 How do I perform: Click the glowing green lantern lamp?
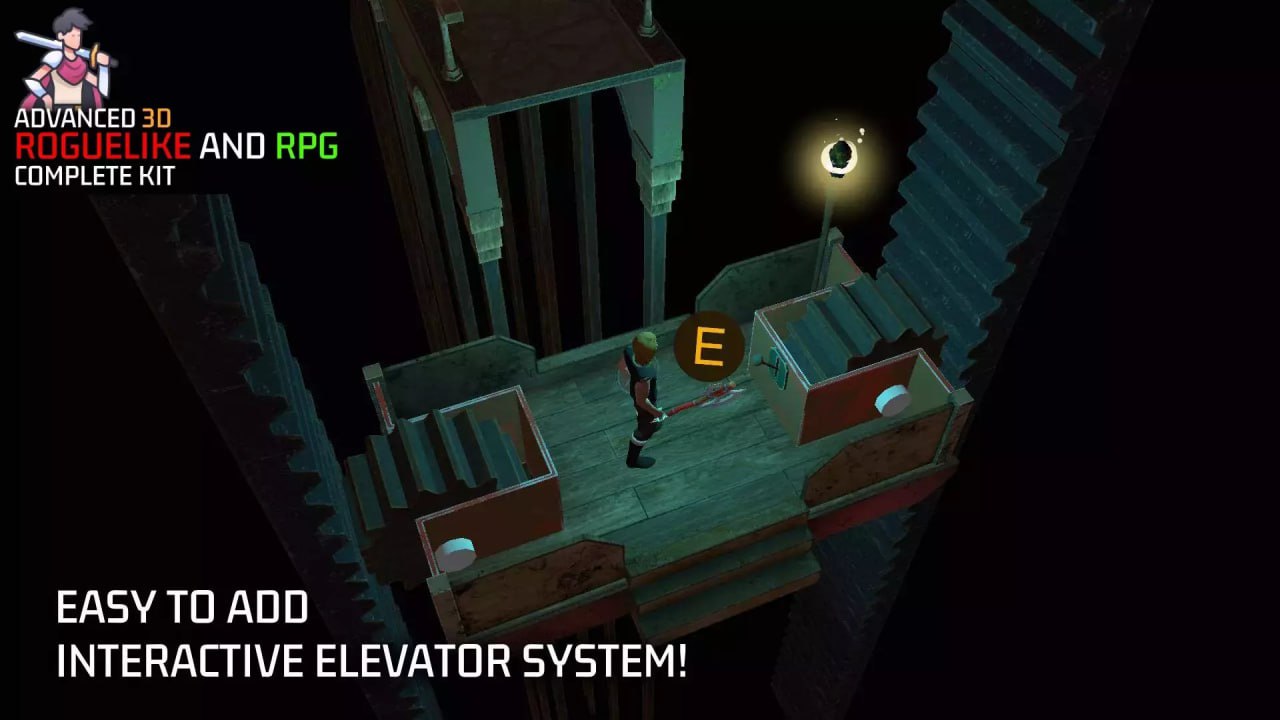tap(839, 156)
